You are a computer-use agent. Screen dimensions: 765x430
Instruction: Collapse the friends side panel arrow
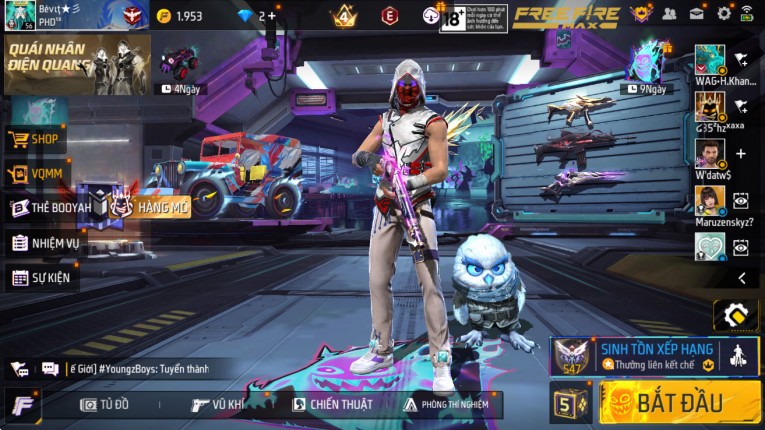point(741,278)
